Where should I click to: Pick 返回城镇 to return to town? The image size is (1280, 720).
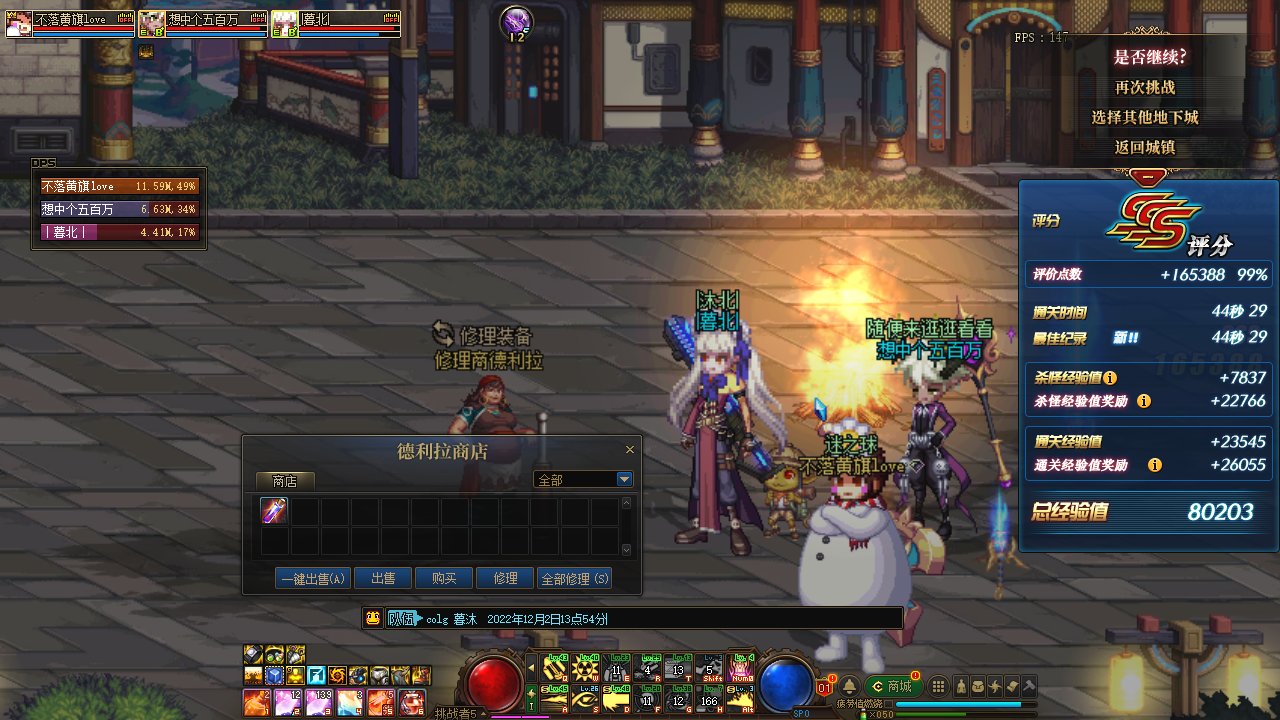1145,147
